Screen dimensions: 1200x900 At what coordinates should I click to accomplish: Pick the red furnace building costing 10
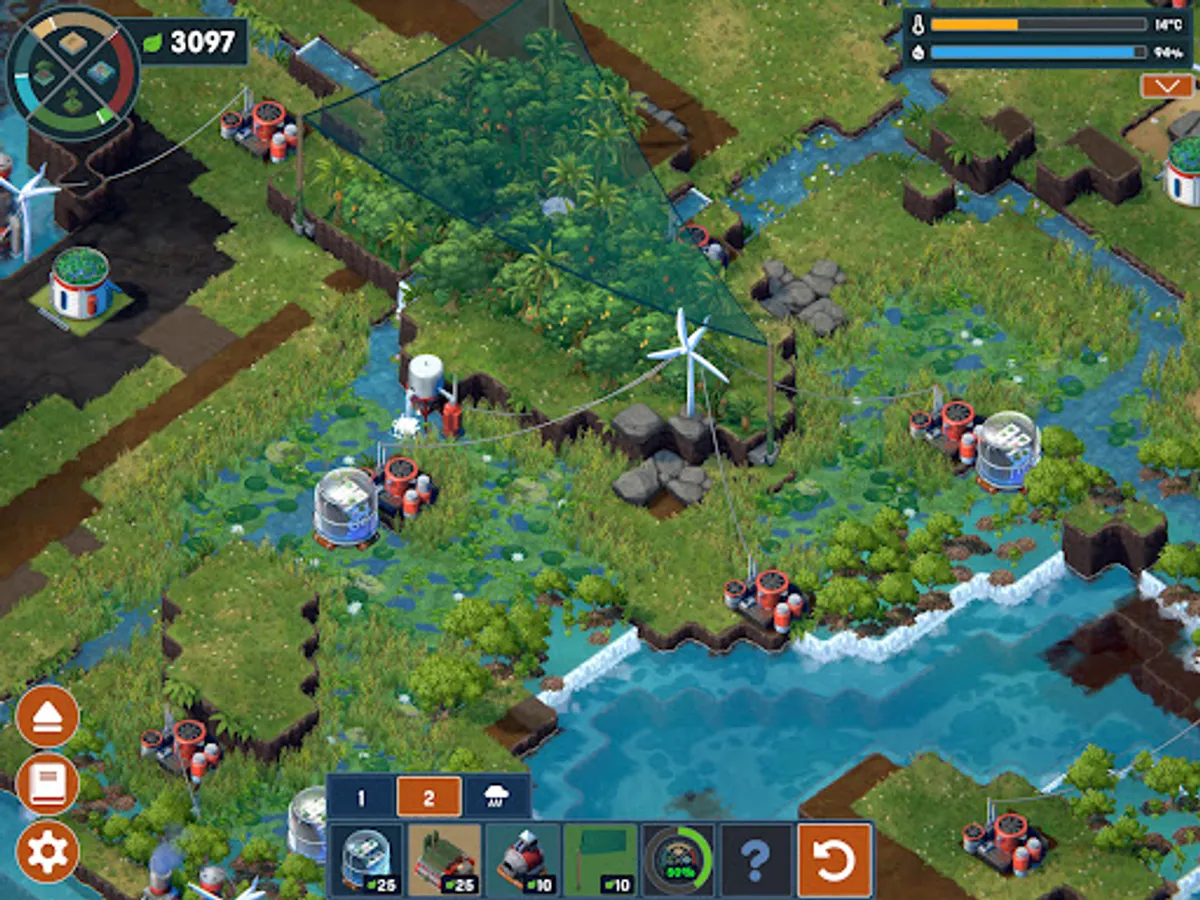522,859
